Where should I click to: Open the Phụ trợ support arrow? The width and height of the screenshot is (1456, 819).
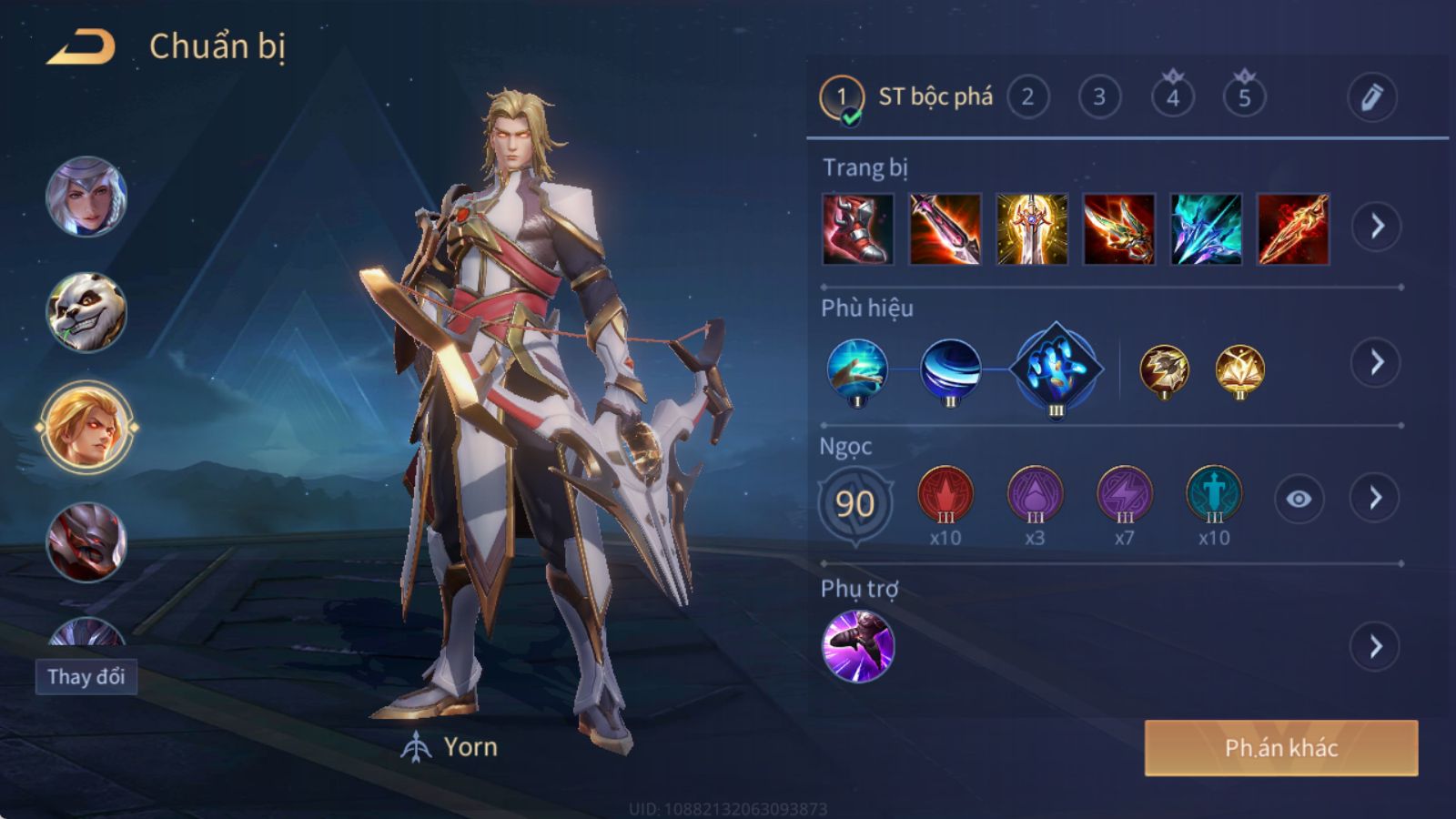[x=1375, y=647]
